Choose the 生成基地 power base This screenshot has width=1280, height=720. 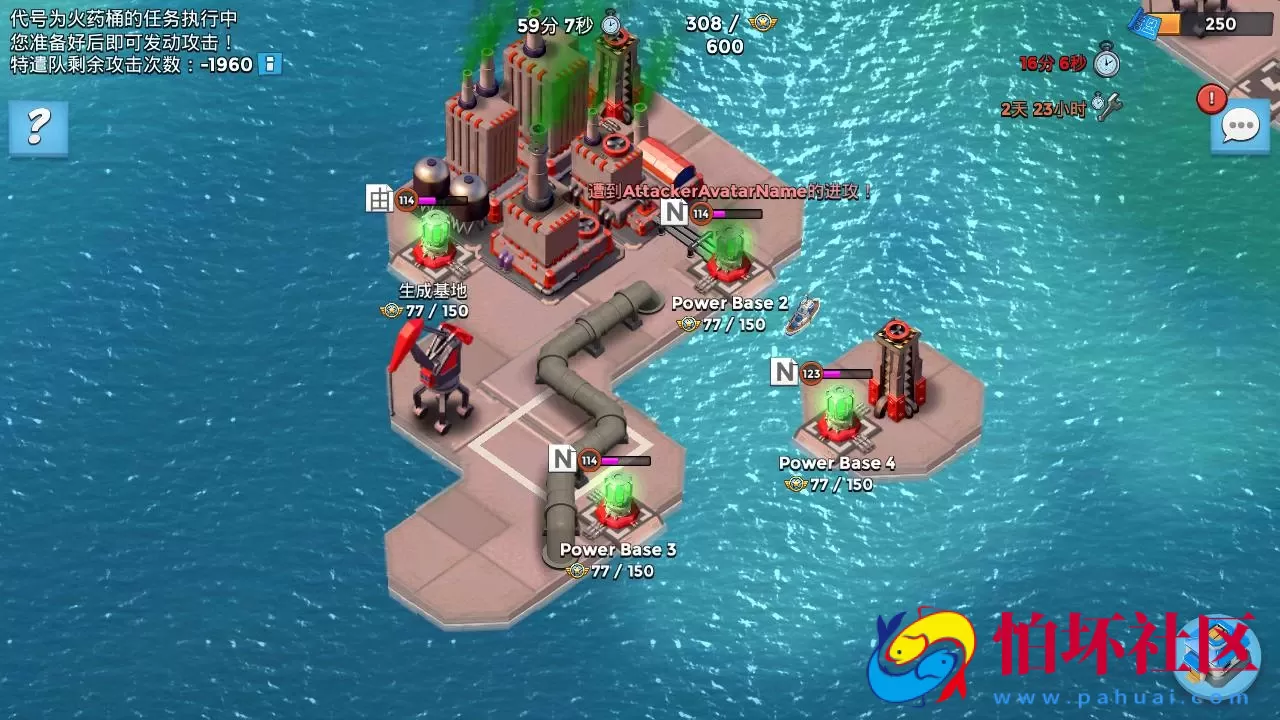point(434,242)
